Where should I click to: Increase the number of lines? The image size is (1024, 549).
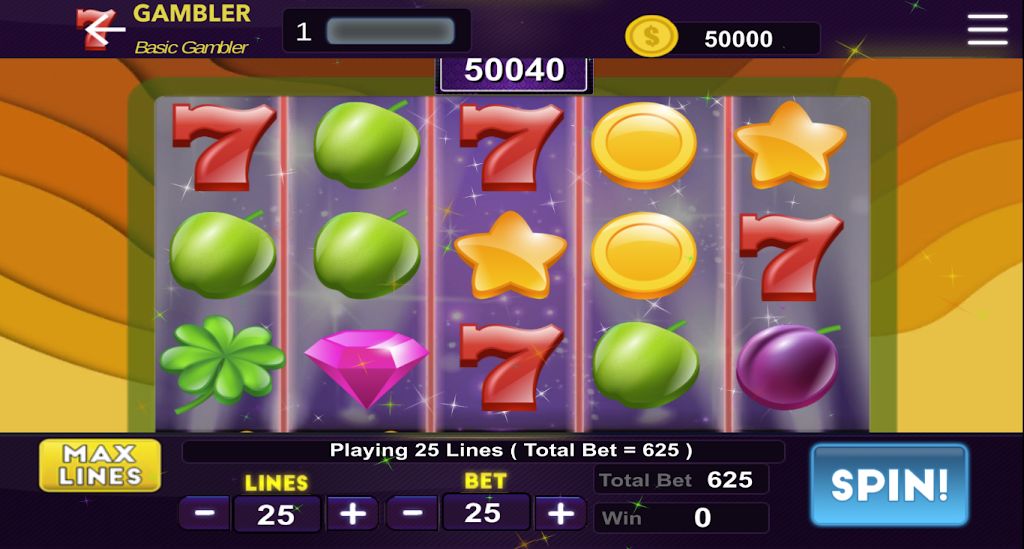[x=353, y=514]
